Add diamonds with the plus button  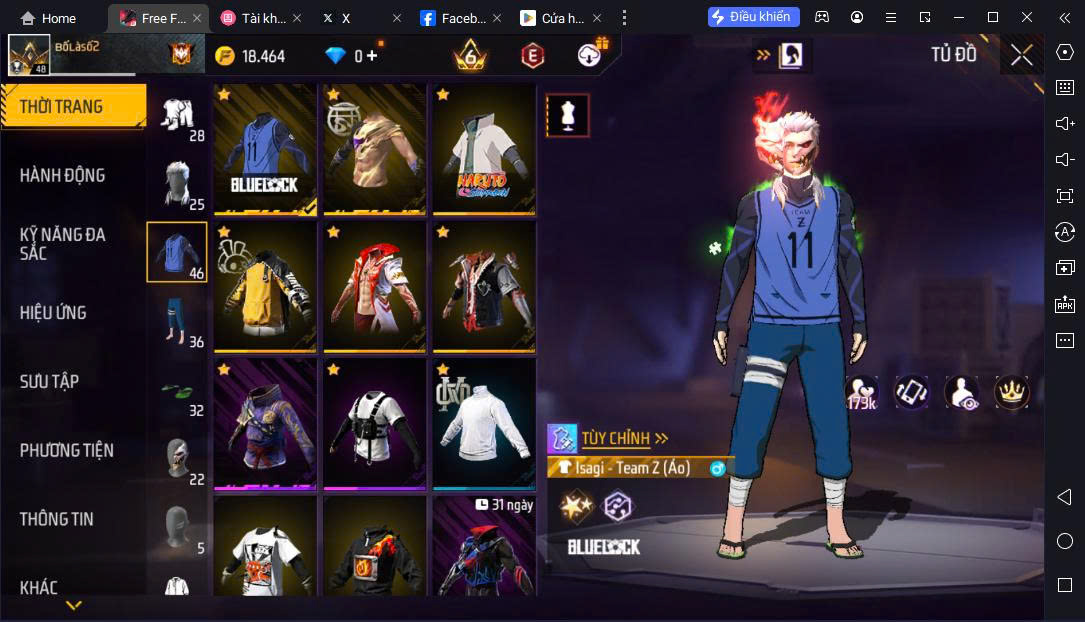point(372,56)
